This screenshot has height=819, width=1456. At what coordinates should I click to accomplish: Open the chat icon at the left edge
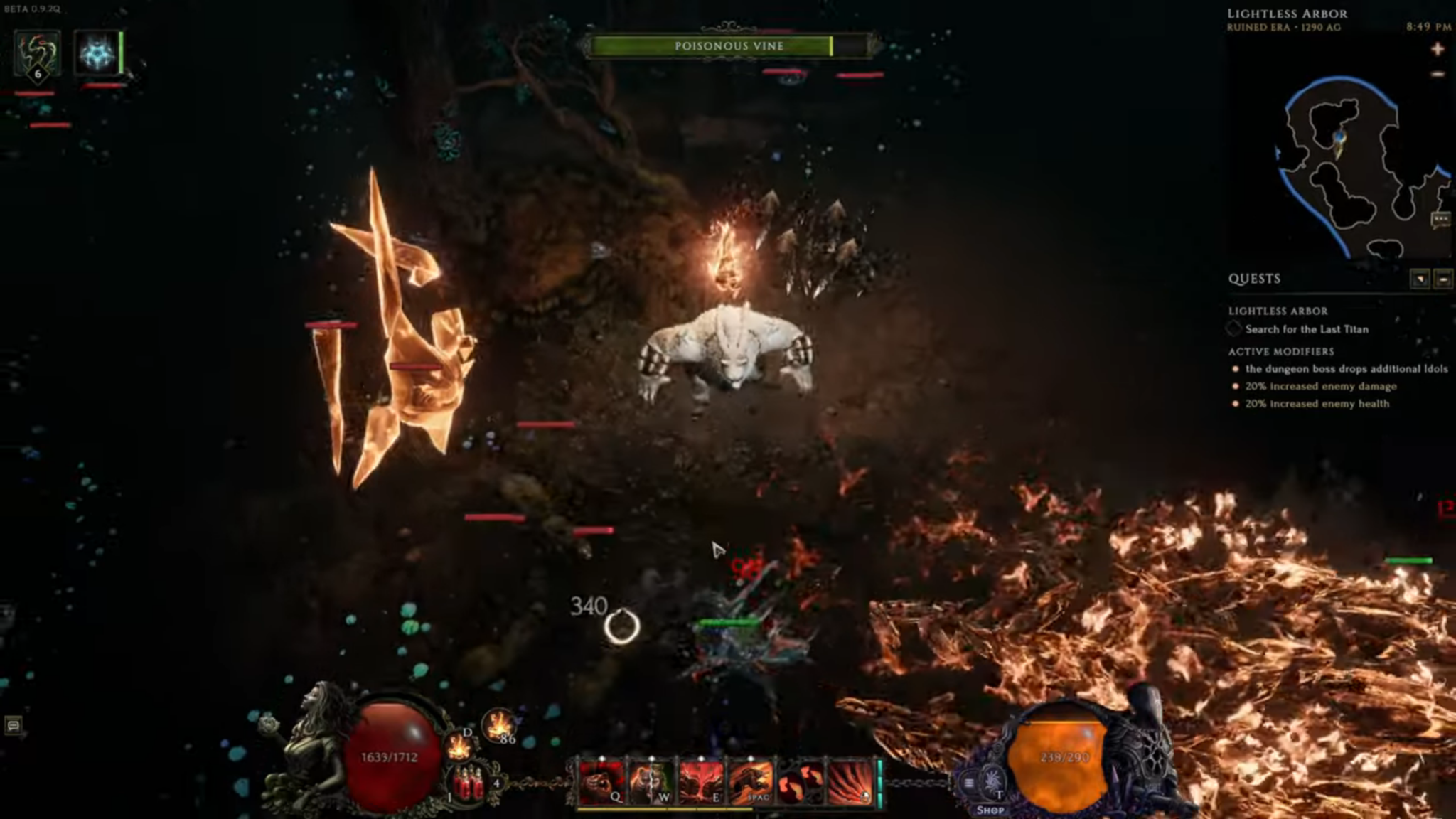pyautogui.click(x=13, y=725)
